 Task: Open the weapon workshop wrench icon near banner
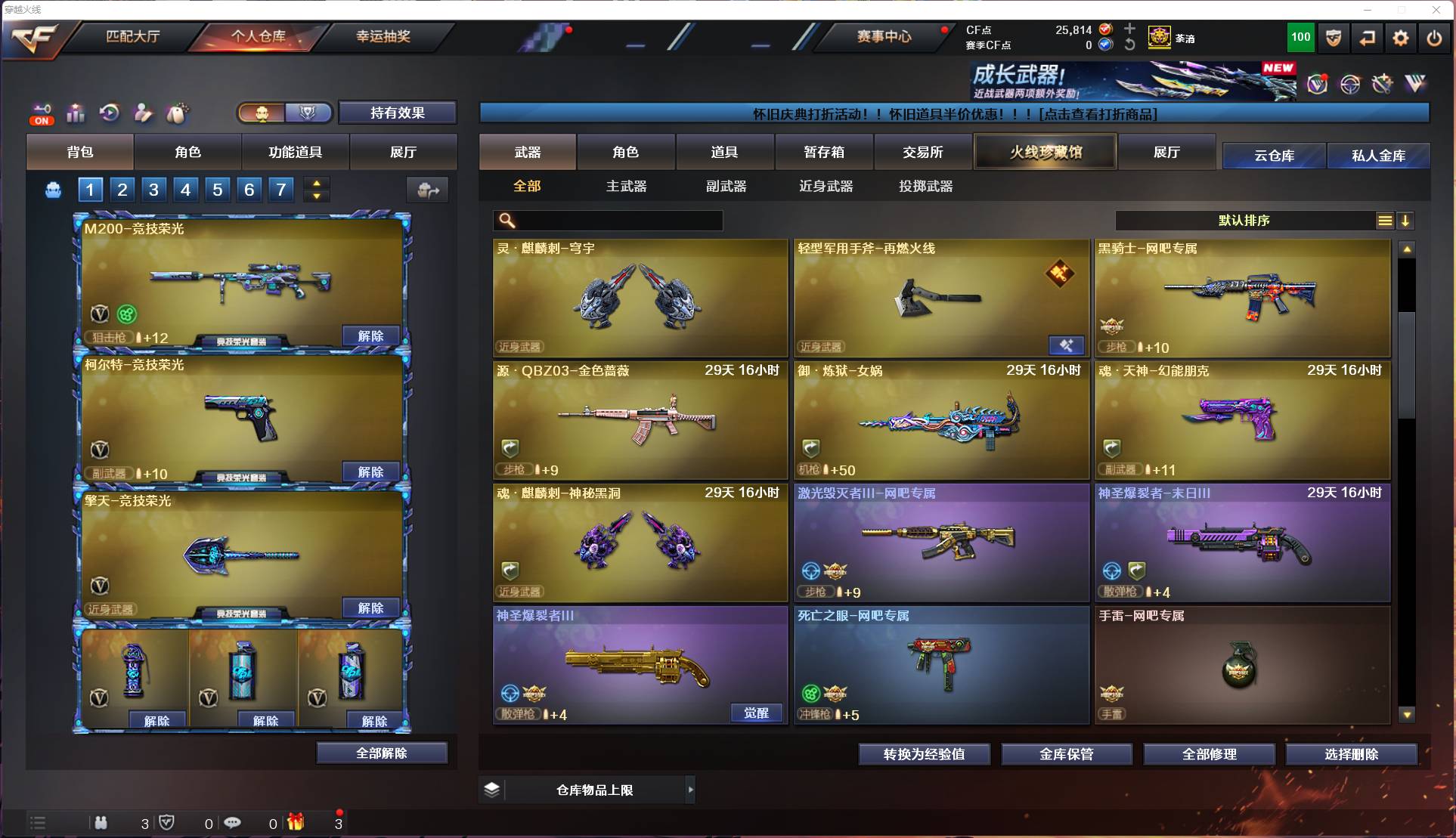click(1383, 85)
